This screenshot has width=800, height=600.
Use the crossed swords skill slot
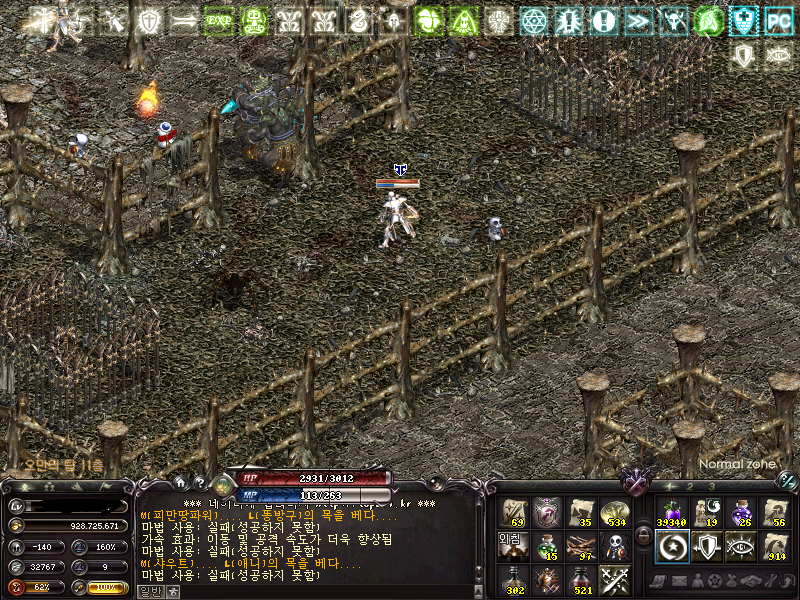[614, 579]
